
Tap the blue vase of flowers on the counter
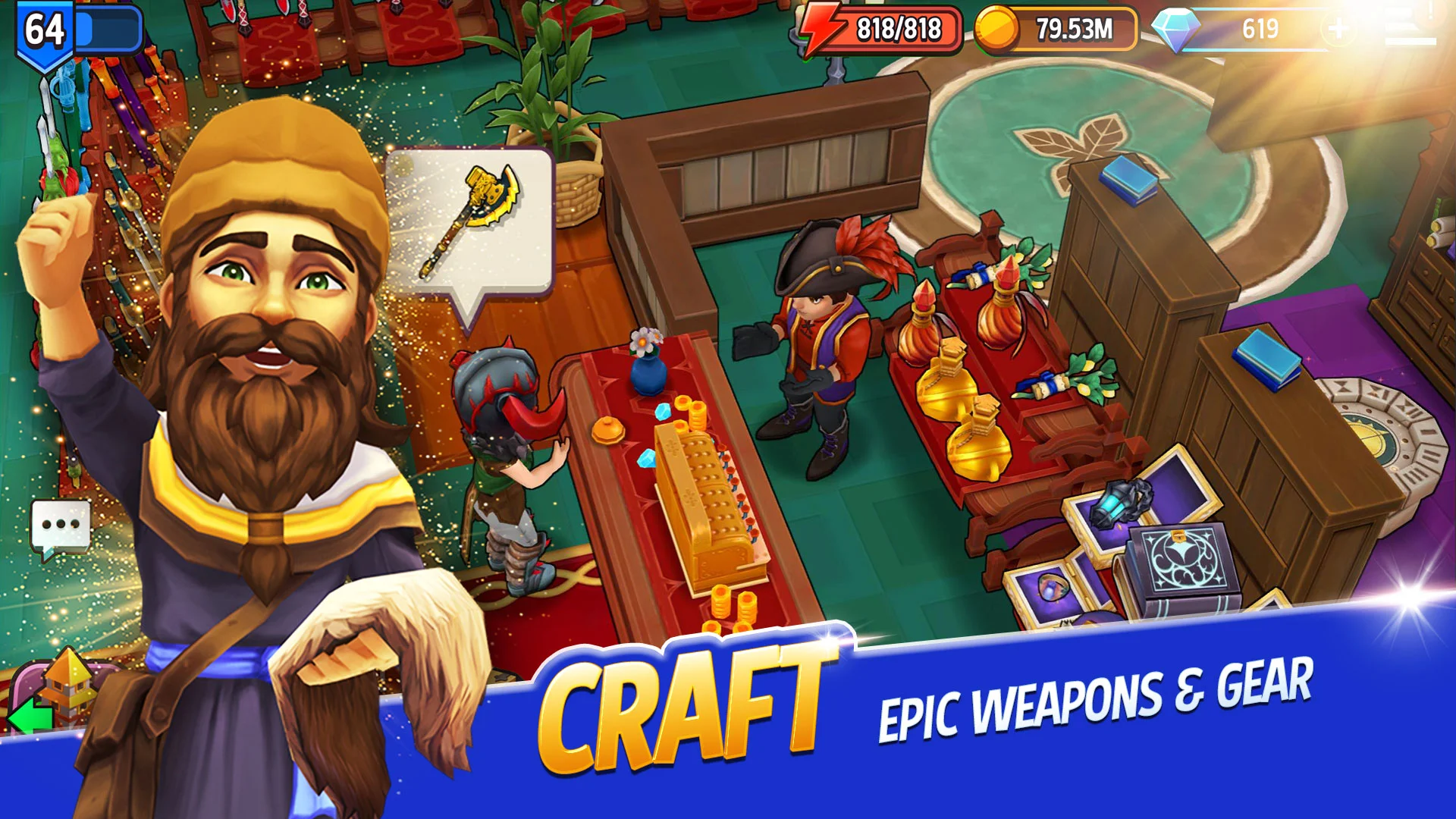click(x=648, y=372)
